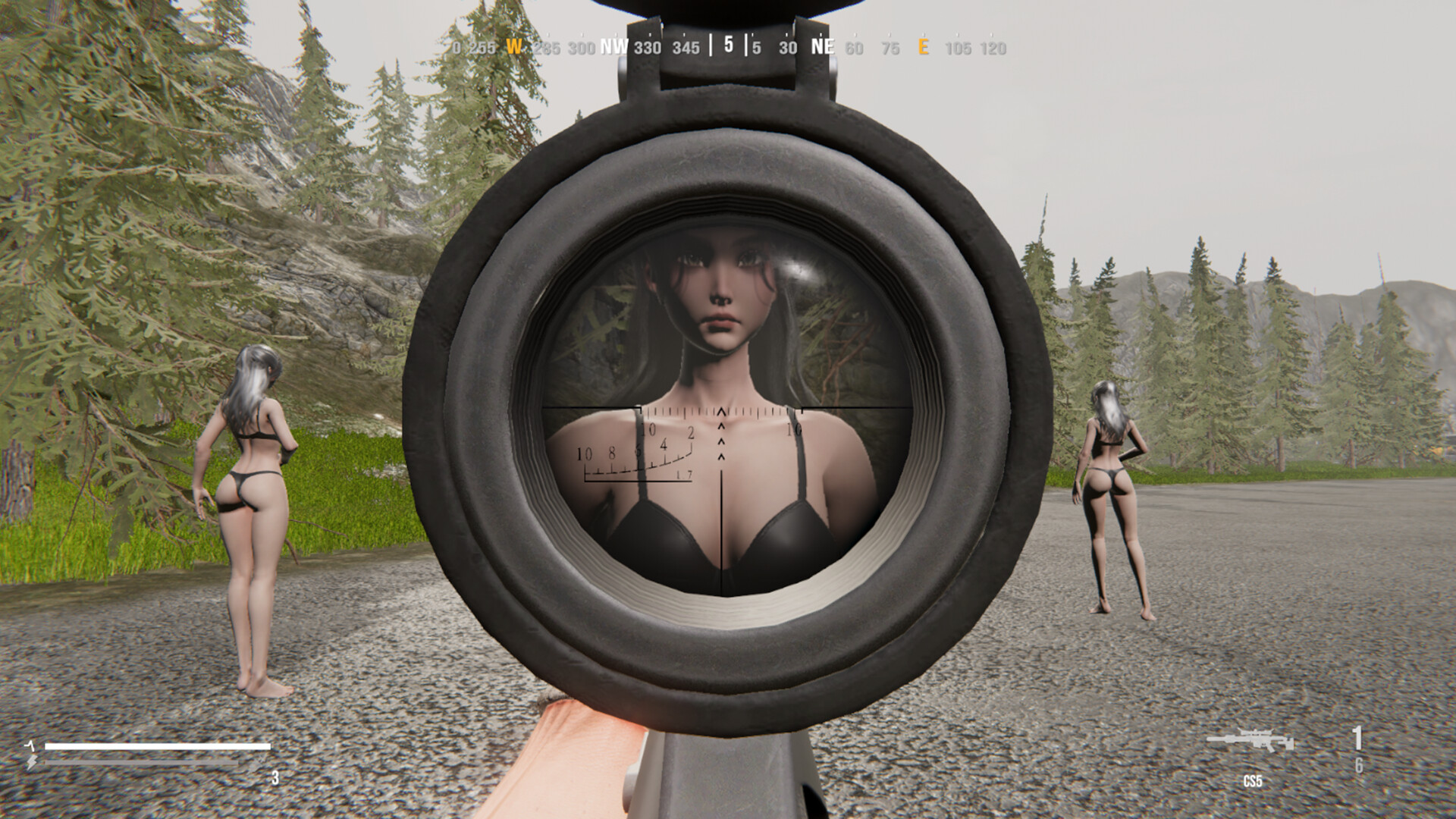Click the NE marker on the compass bar
Image resolution: width=1456 pixels, height=819 pixels.
click(x=823, y=47)
